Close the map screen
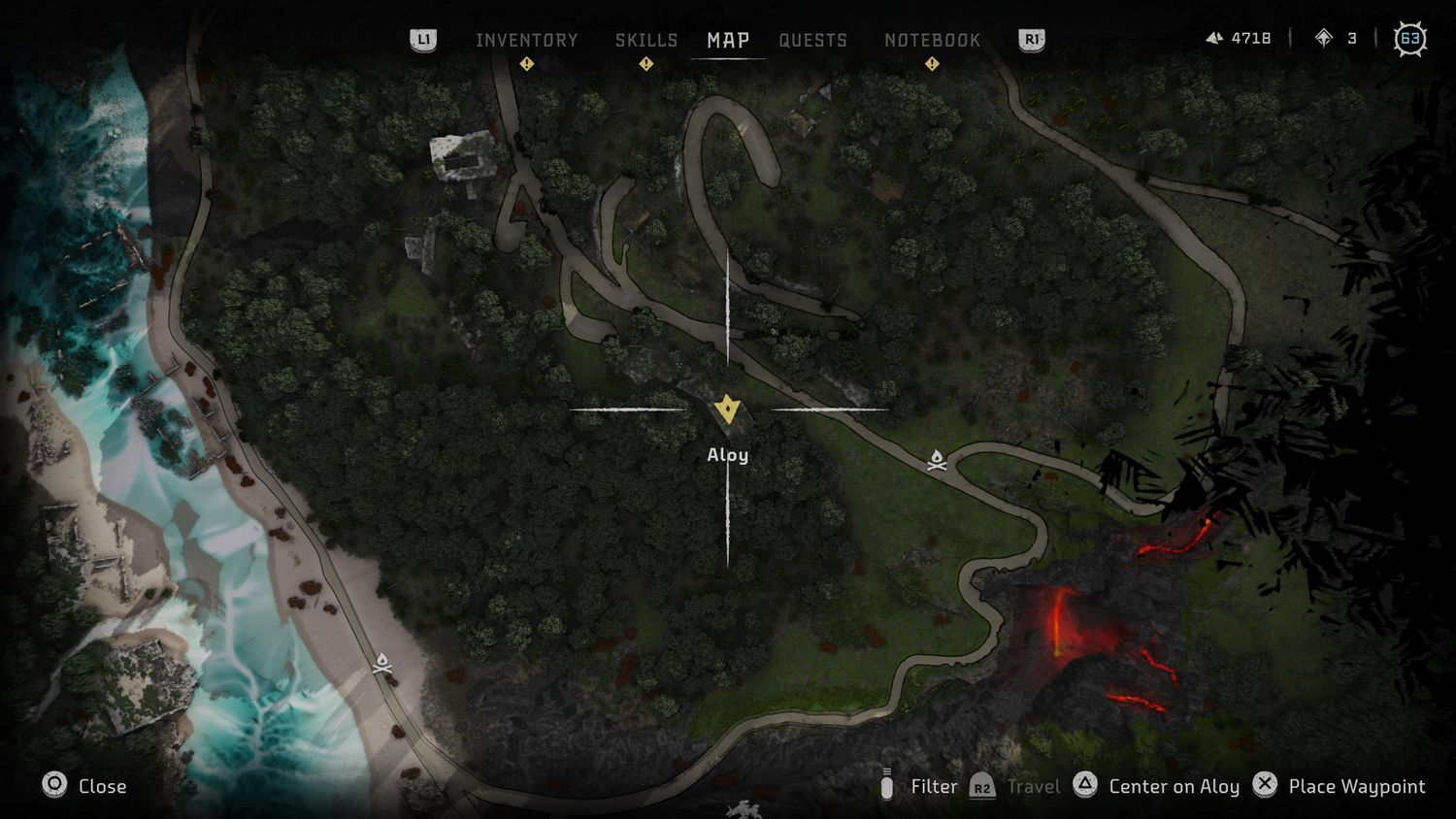The height and width of the screenshot is (819, 1456). (x=84, y=785)
